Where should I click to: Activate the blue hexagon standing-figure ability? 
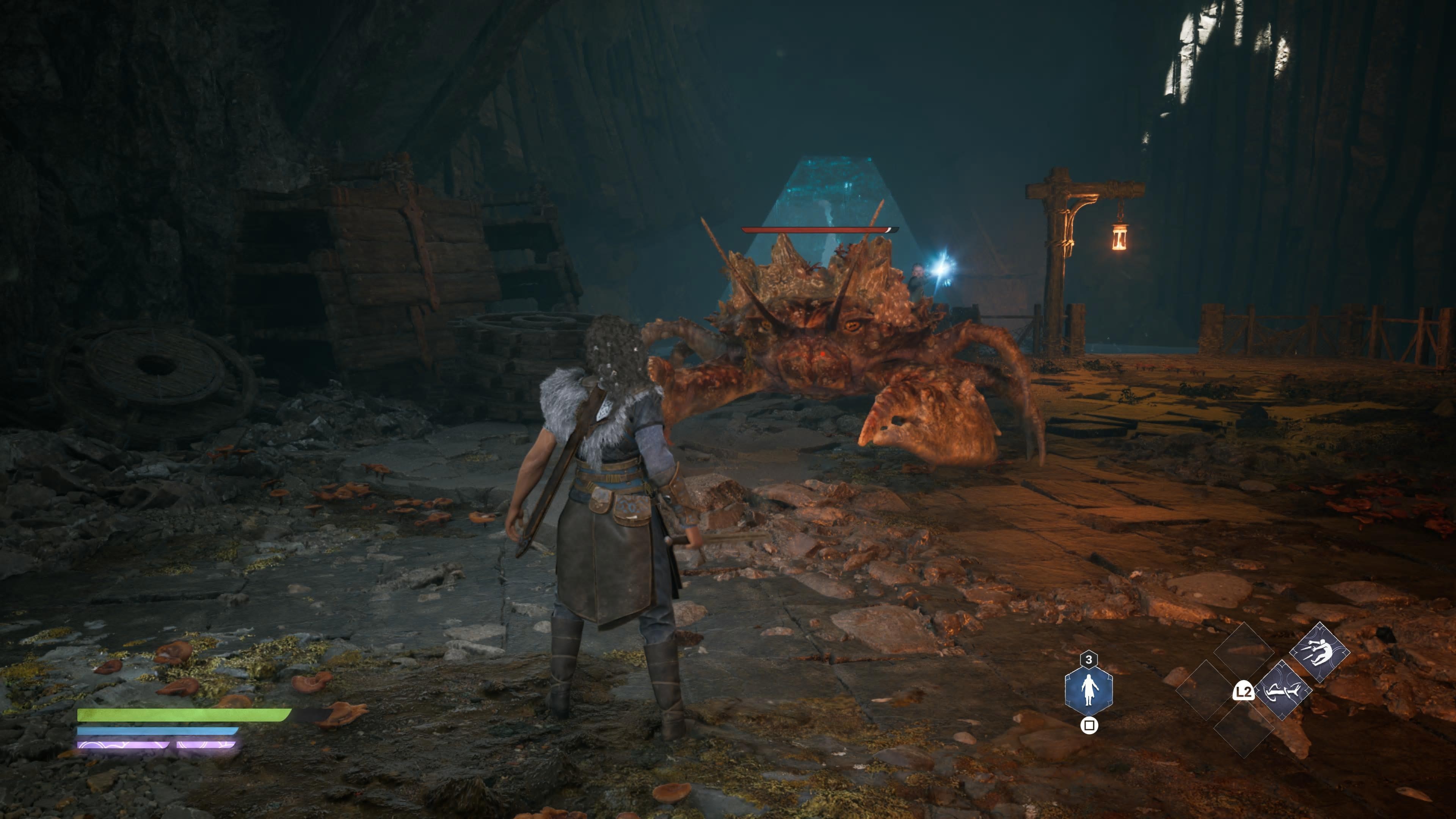(1089, 689)
